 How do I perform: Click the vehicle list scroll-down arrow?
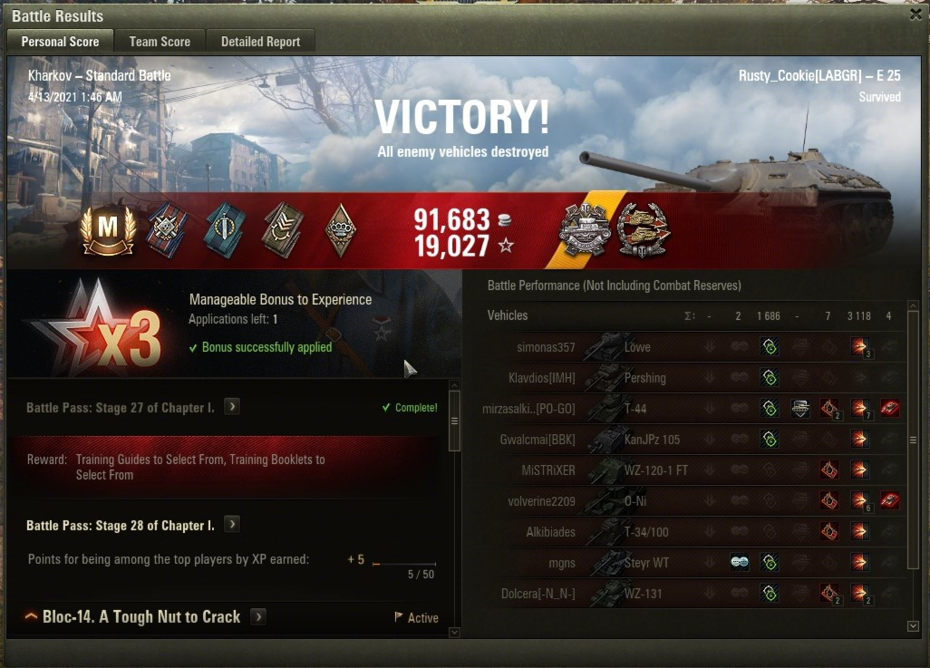point(912,626)
